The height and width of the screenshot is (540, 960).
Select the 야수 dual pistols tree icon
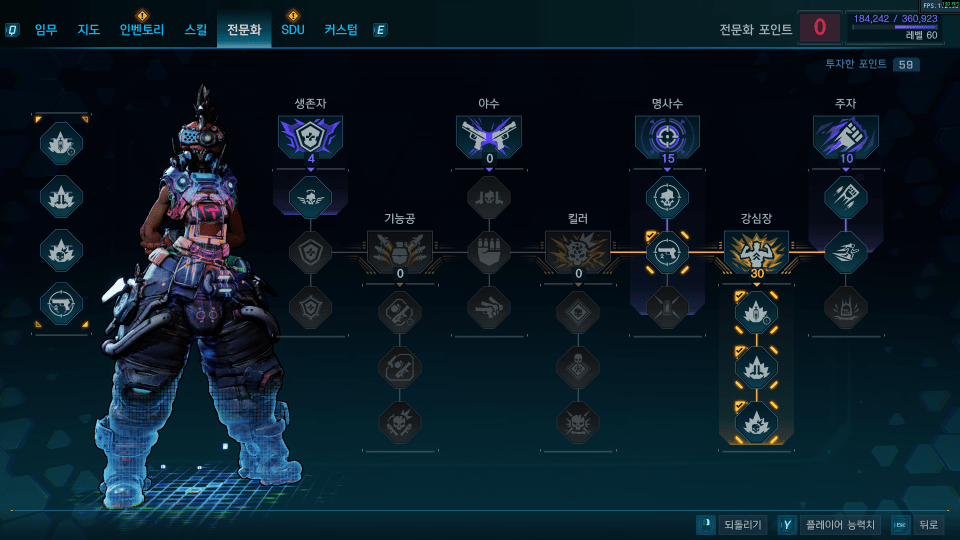click(x=489, y=137)
